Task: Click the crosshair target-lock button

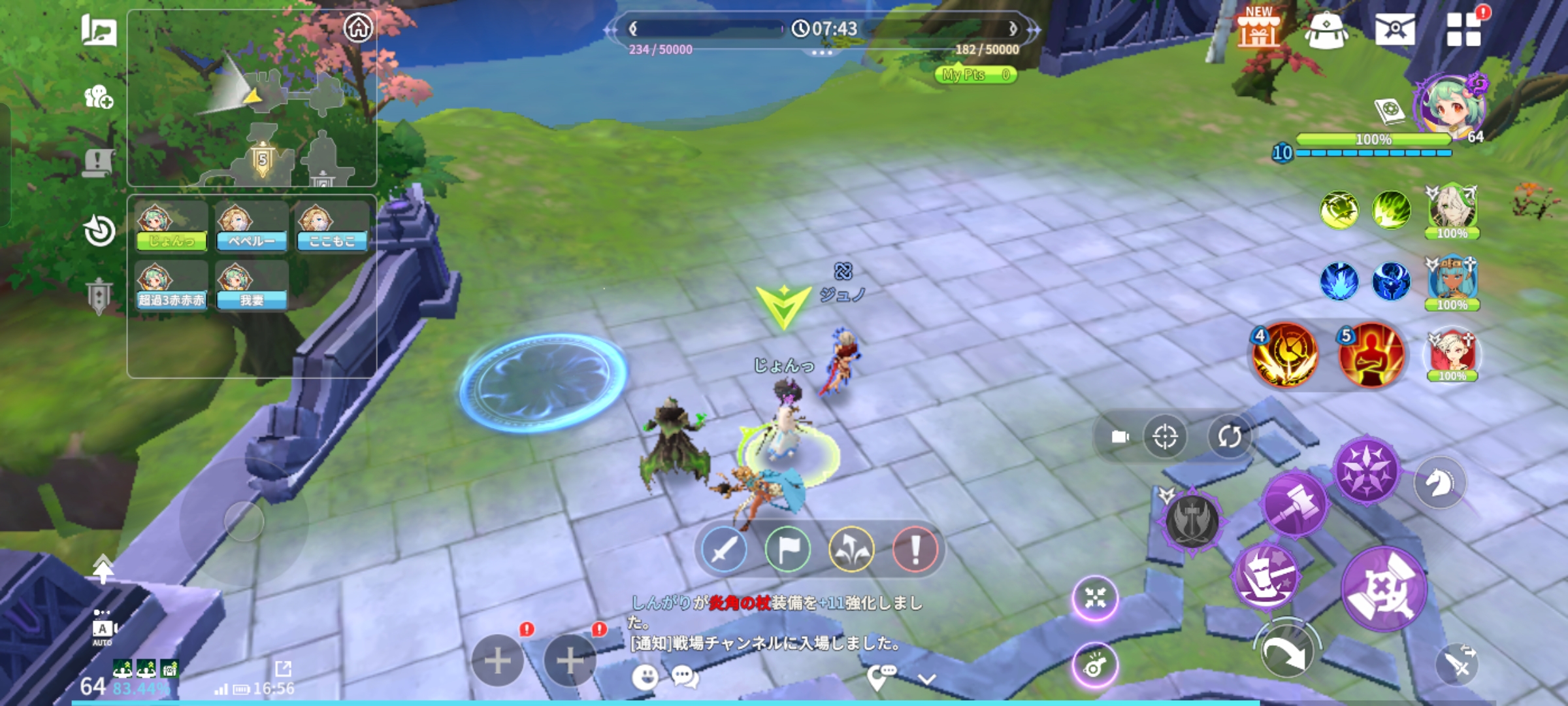Action: pyautogui.click(x=1165, y=436)
